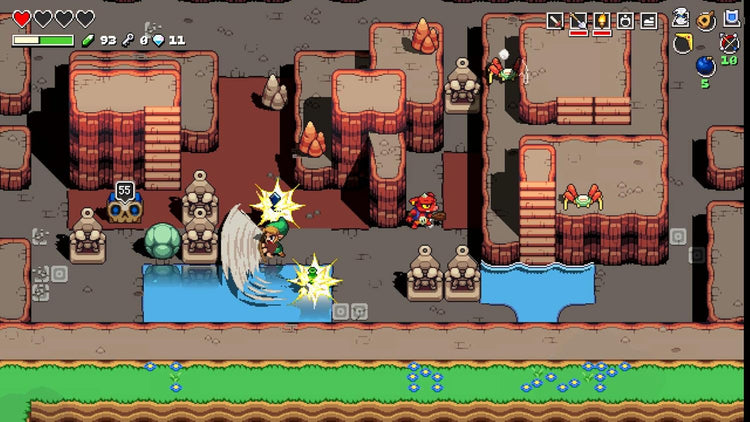Activate the yellow boomerang item
The height and width of the screenshot is (422, 750).
click(x=683, y=42)
